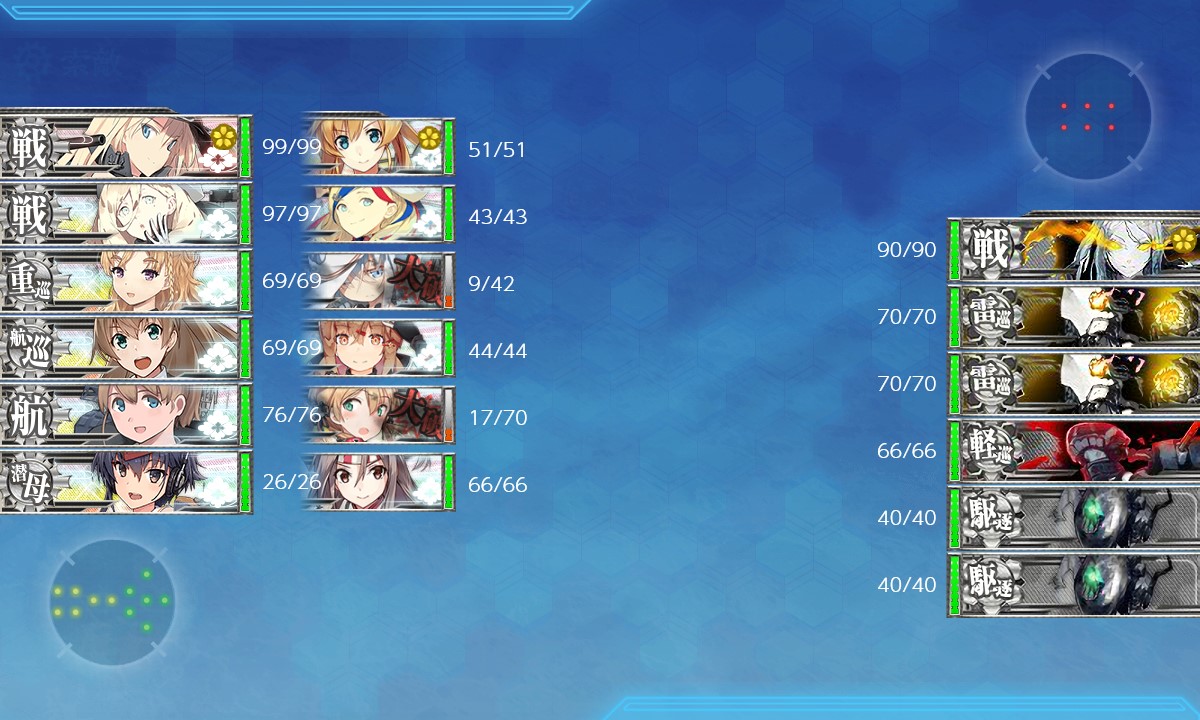Viewport: 1200px width, 720px height.
Task: Pick the aviation cruiser (航巡) ship banner
Action: click(x=120, y=348)
